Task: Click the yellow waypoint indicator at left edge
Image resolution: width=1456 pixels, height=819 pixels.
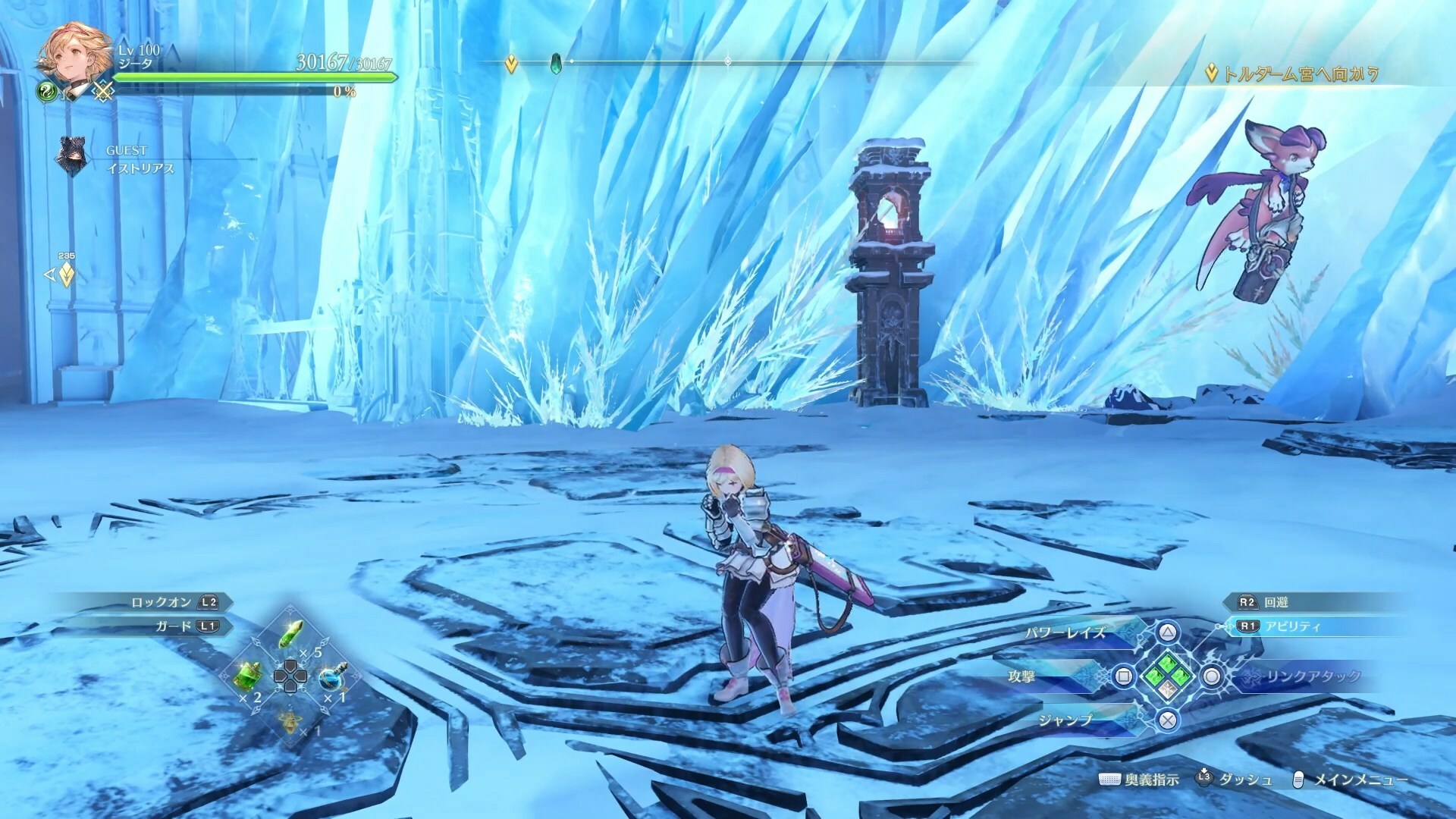Action: point(66,275)
